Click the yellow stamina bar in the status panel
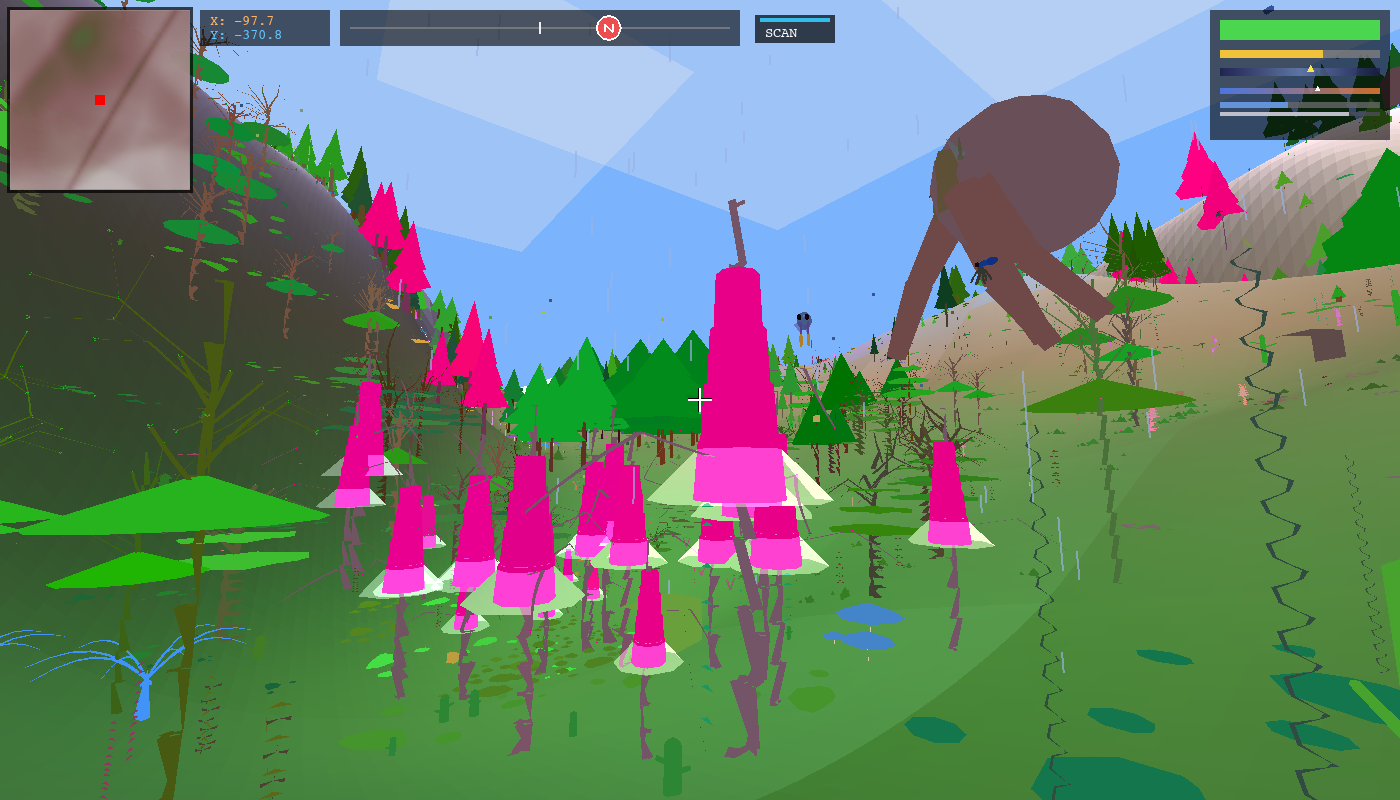 (x=1270, y=54)
